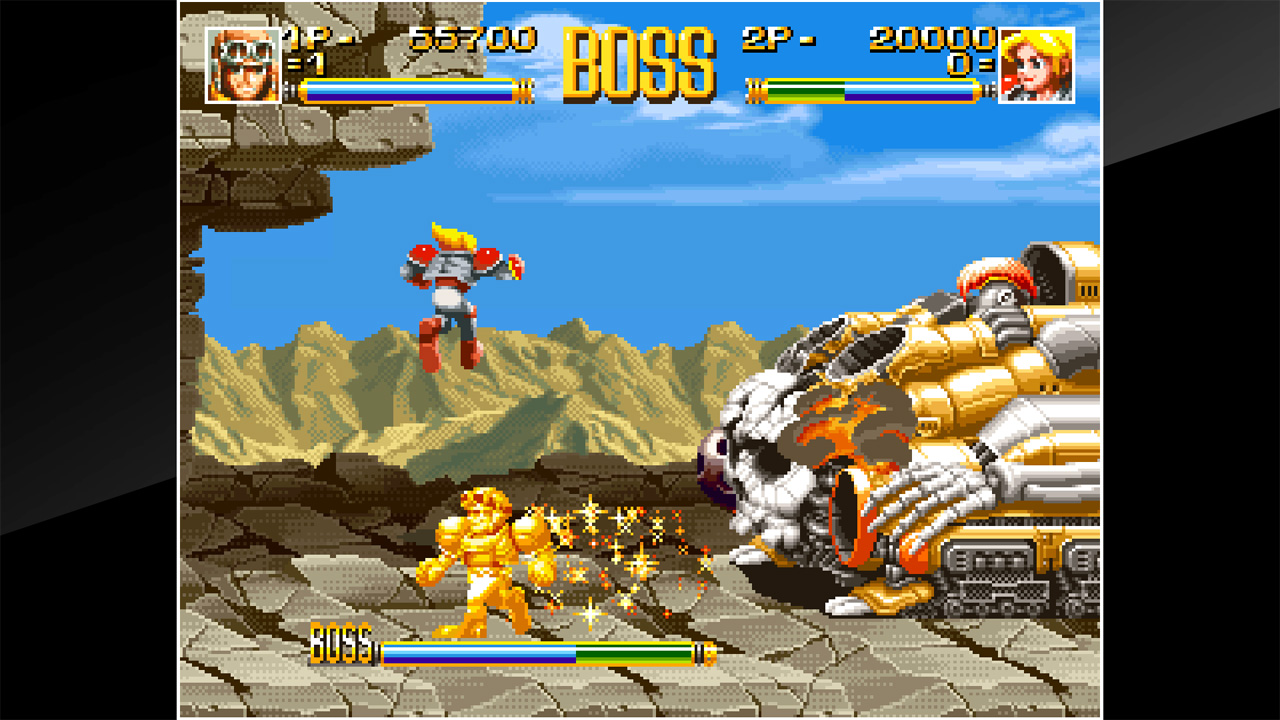
Task: Click the 55700 score display
Action: [x=472, y=38]
